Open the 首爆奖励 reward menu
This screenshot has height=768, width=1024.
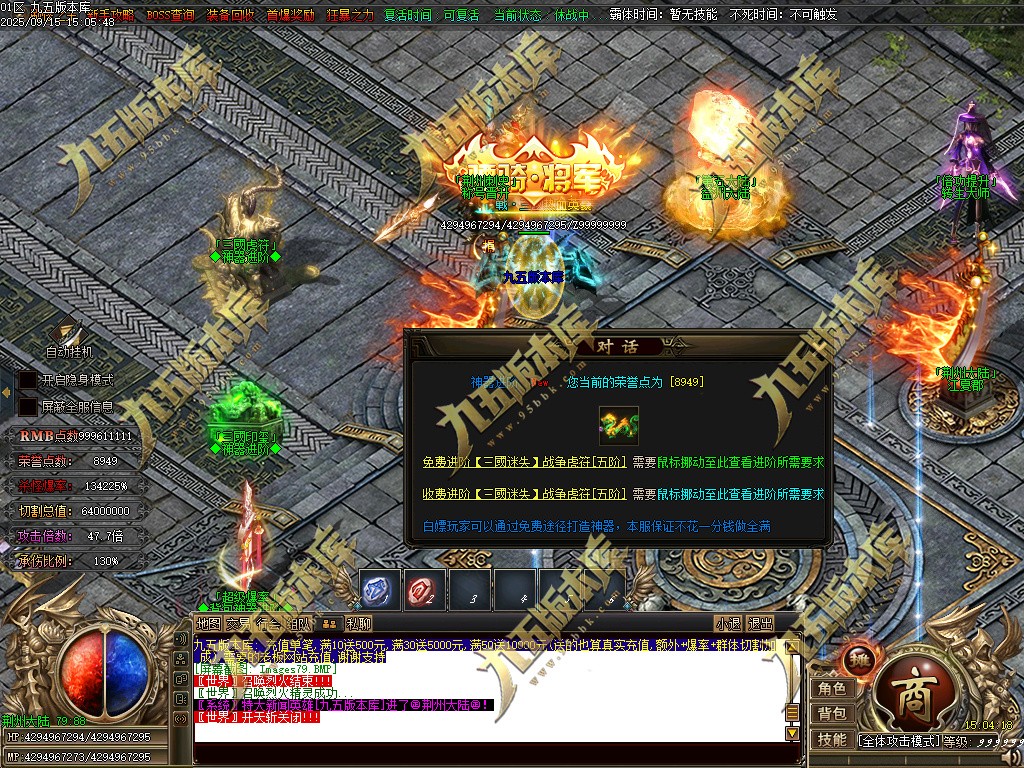tap(290, 15)
